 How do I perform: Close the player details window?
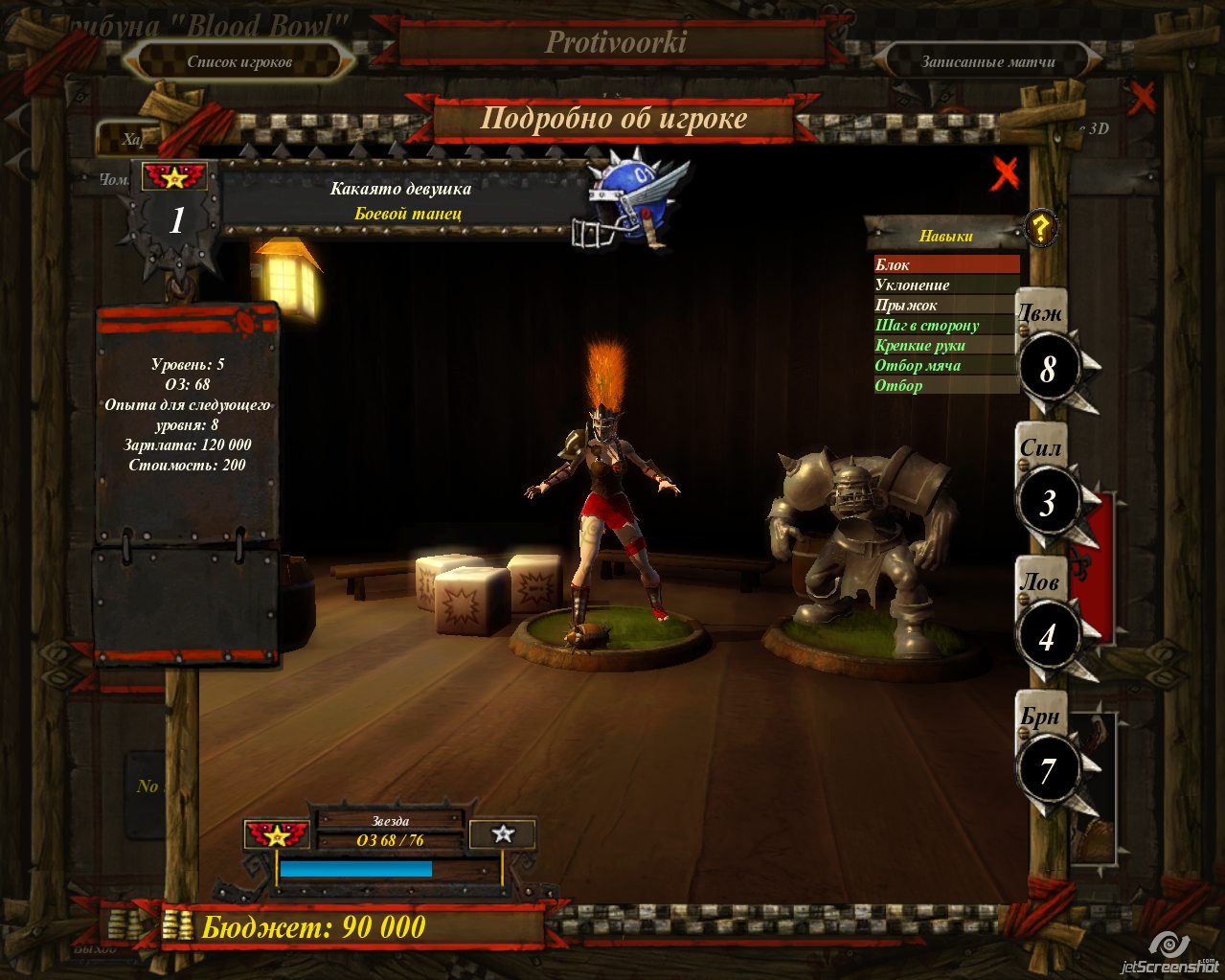coord(1005,173)
